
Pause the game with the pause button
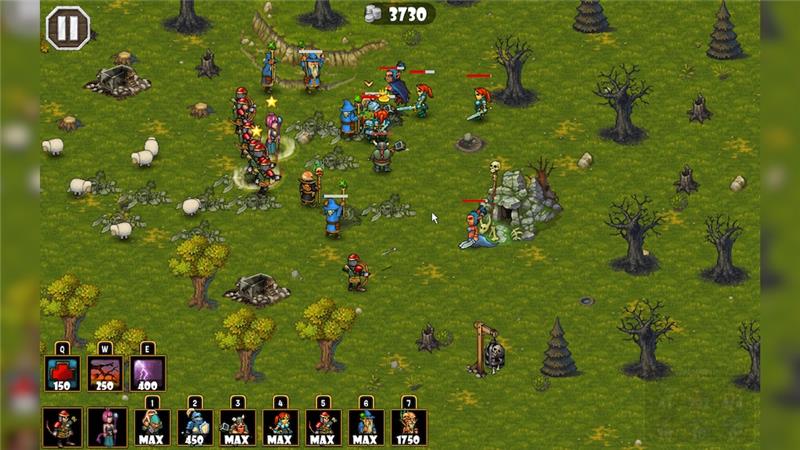[67, 27]
